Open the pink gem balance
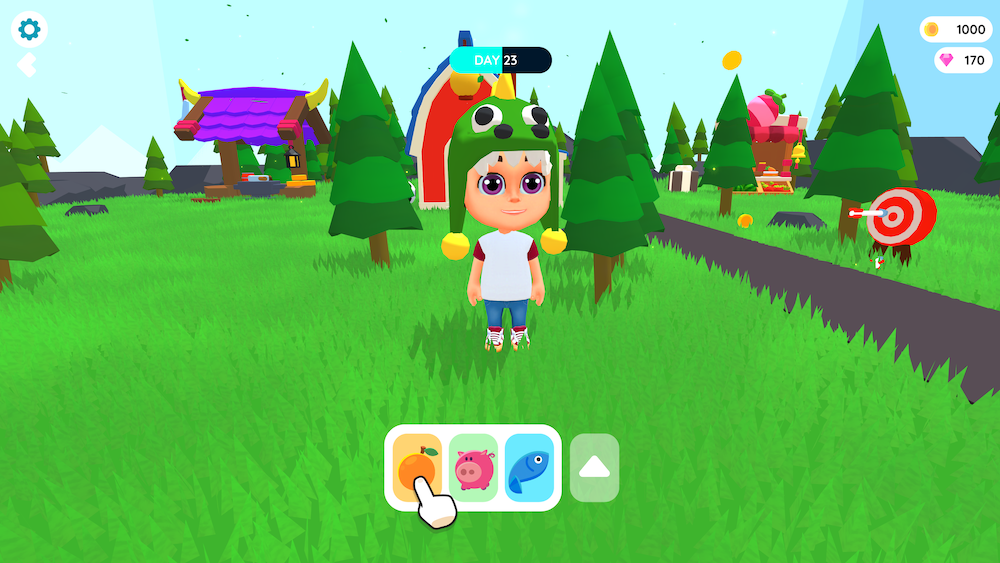Screen dimensions: 1000x563 click(962, 60)
